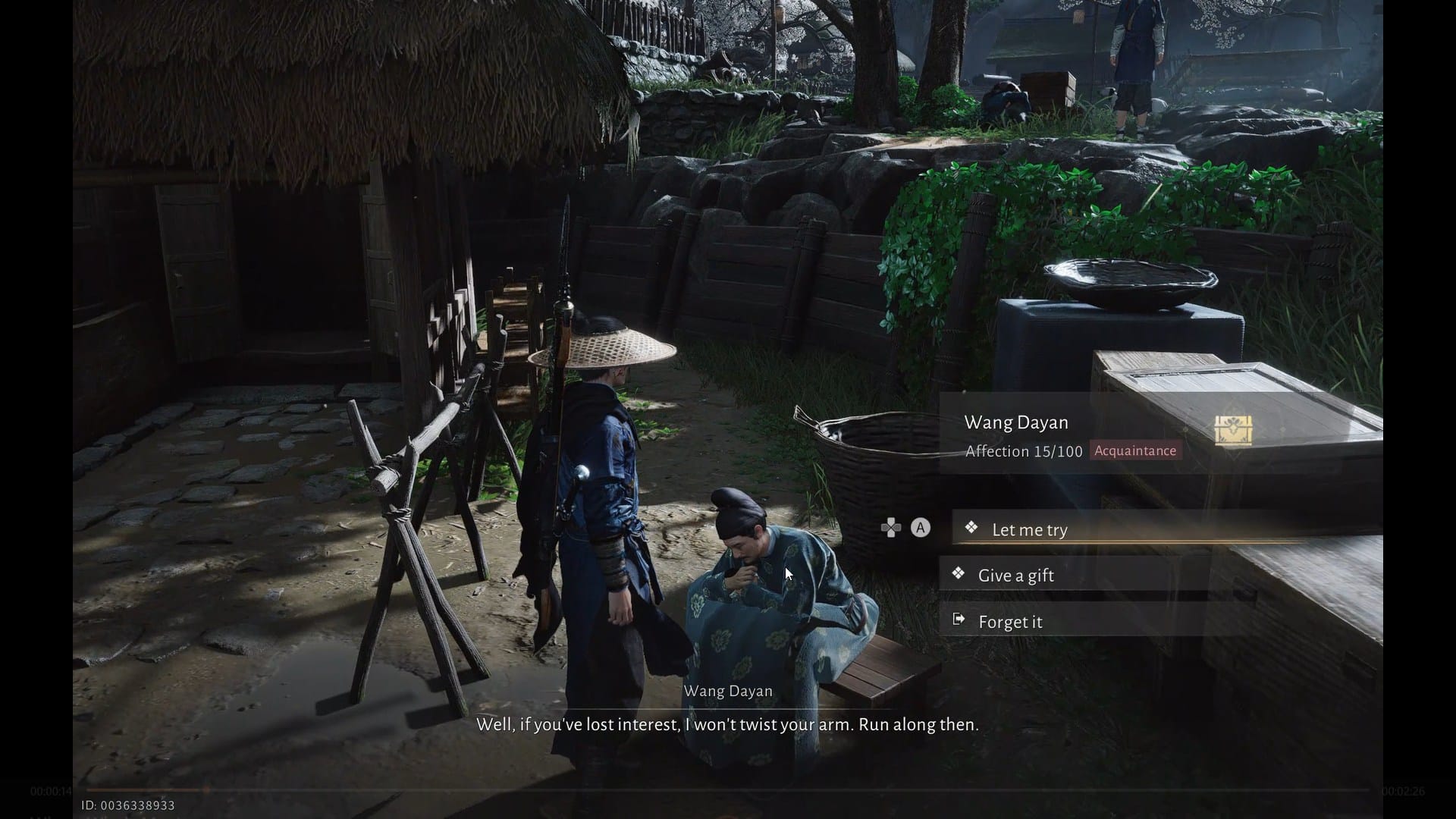Select the "Give a gift" option
The image size is (1456, 819).
1015,576
